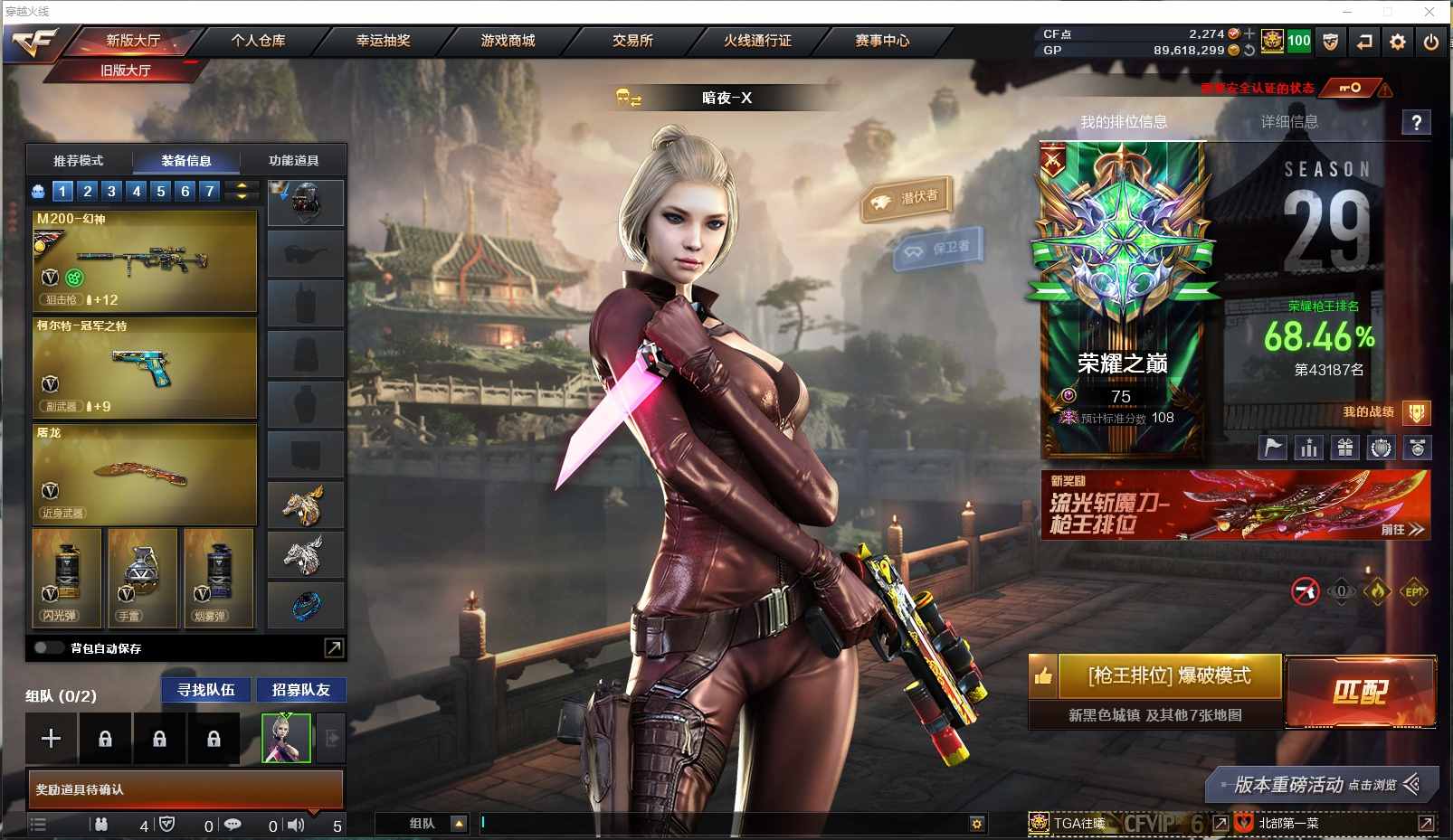
Task: Go to the 游戏商城 game shop
Action: click(508, 41)
